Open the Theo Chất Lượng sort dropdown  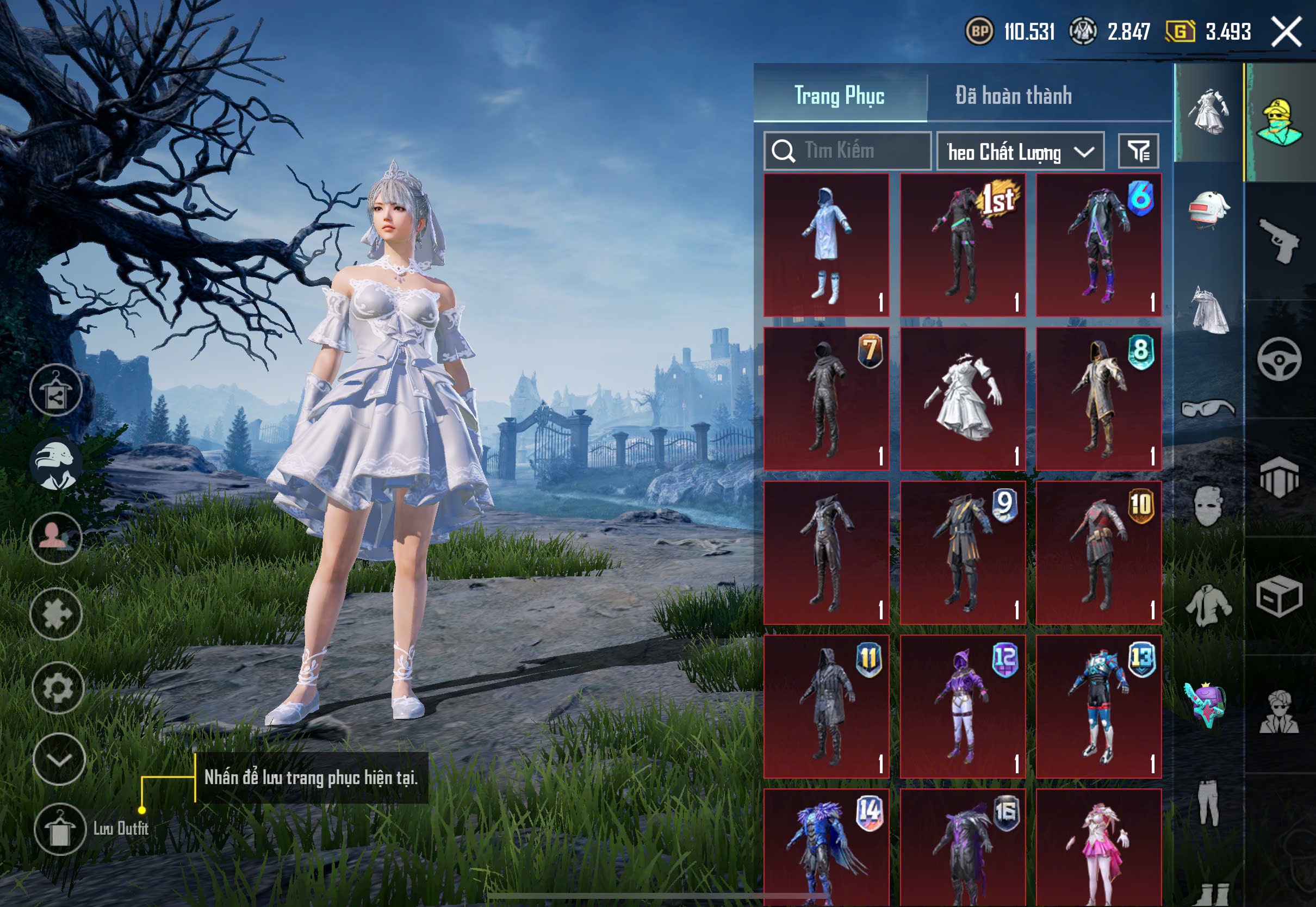point(1020,152)
